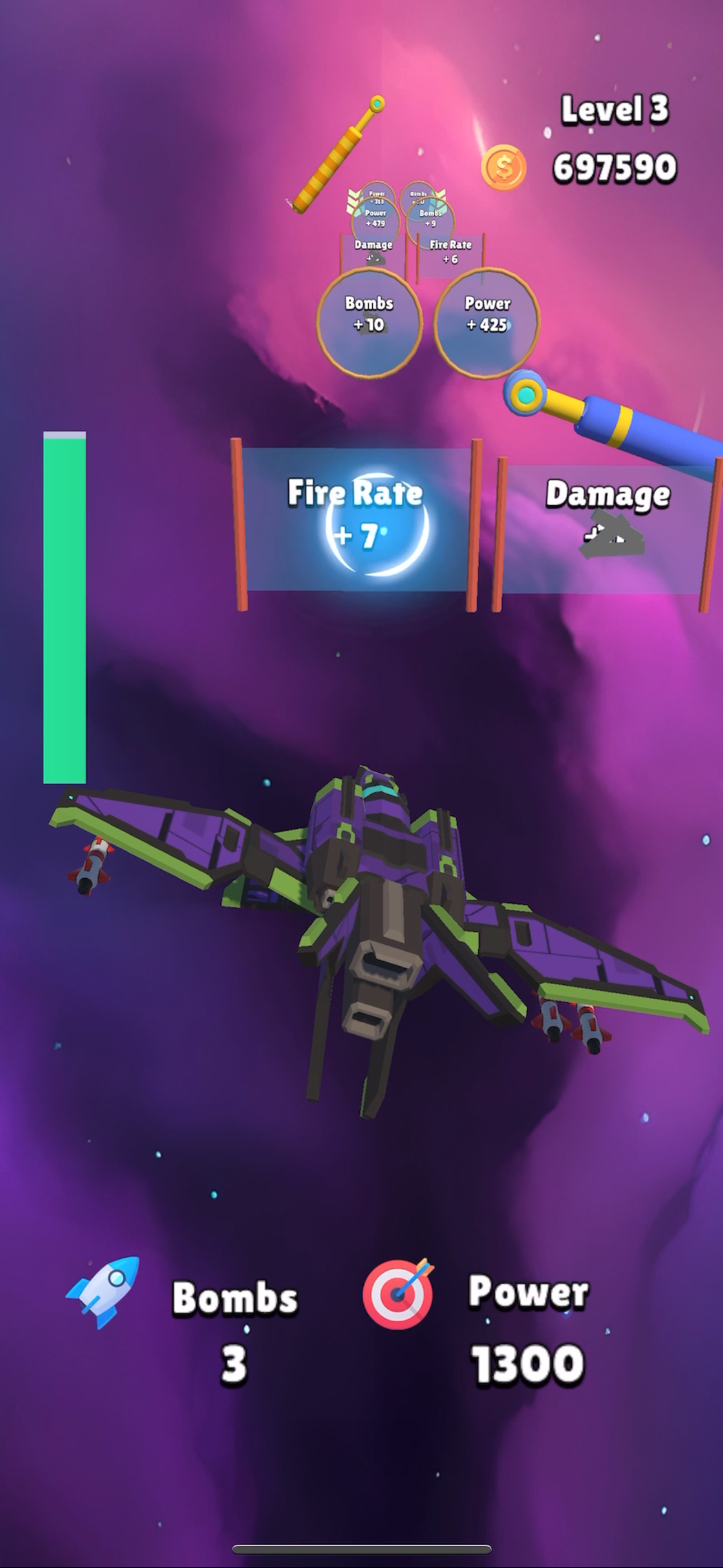The width and height of the screenshot is (723, 1568).
Task: Tap the gold coin currency icon
Action: click(503, 165)
